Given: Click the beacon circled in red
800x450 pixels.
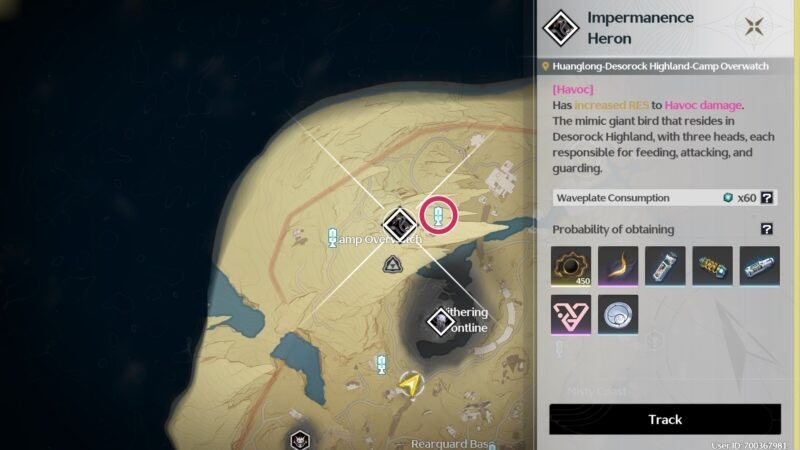Looking at the screenshot, I should click(x=438, y=213).
